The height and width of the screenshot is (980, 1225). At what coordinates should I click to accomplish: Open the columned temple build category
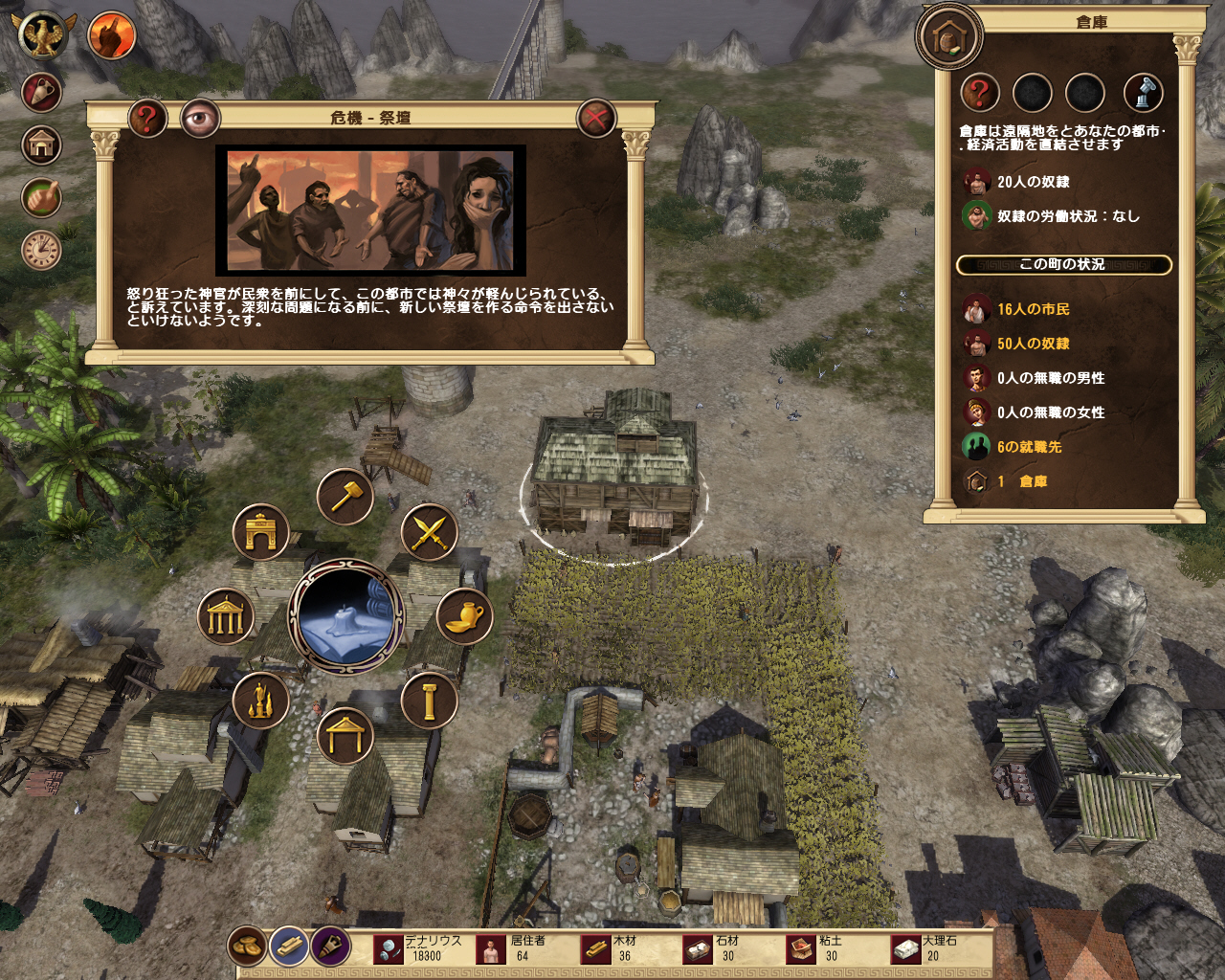(226, 617)
